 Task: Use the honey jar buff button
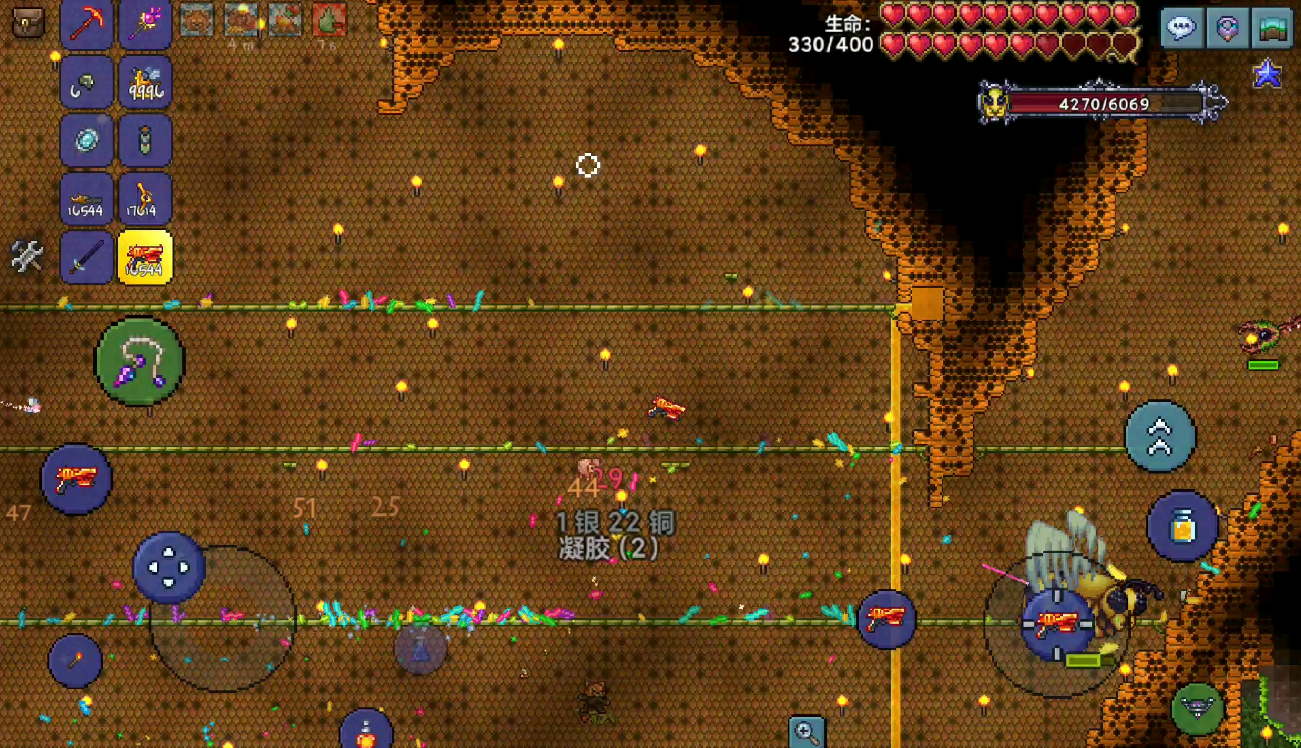coord(1182,526)
